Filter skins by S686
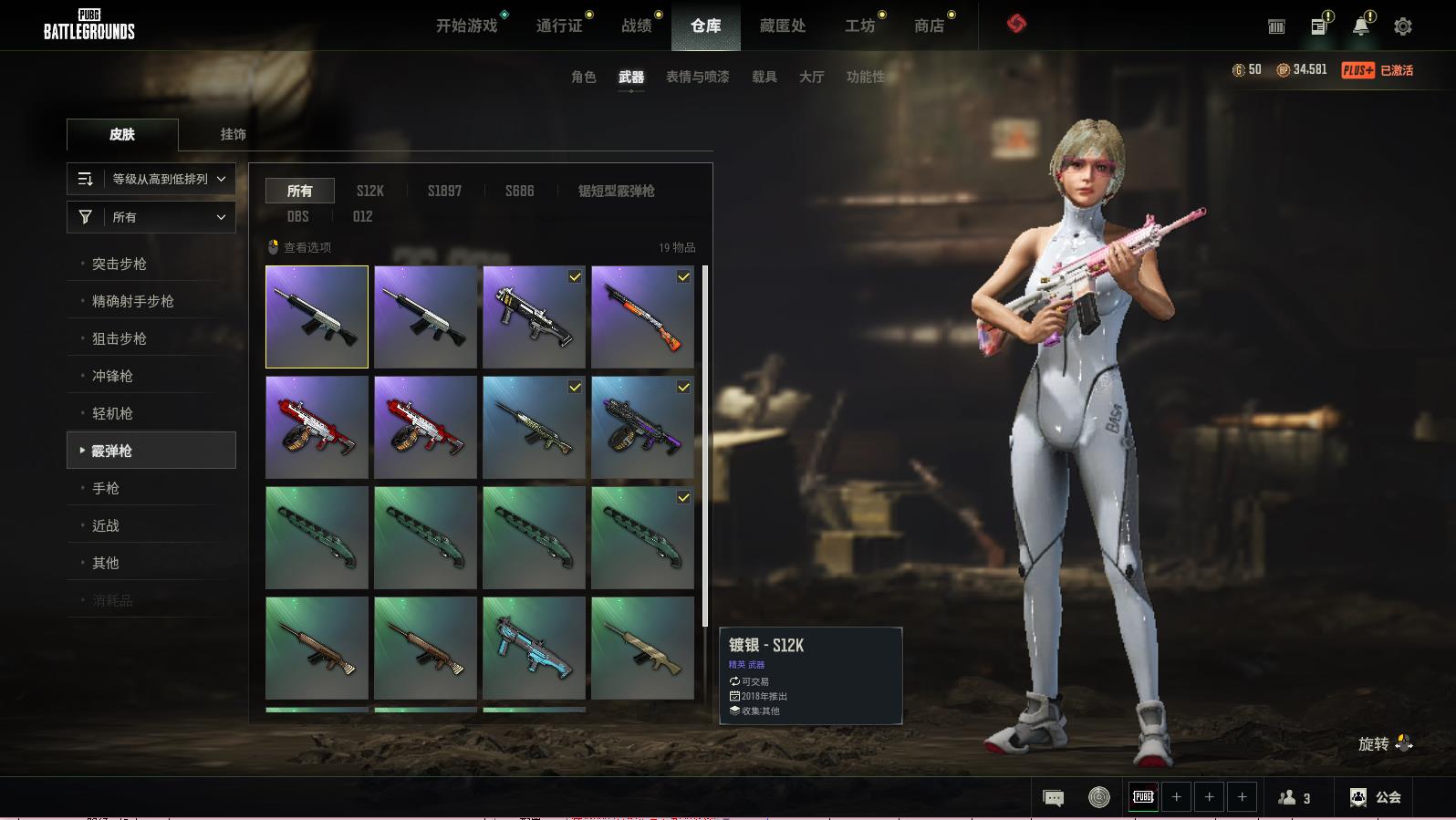This screenshot has width=1456, height=820. click(519, 191)
